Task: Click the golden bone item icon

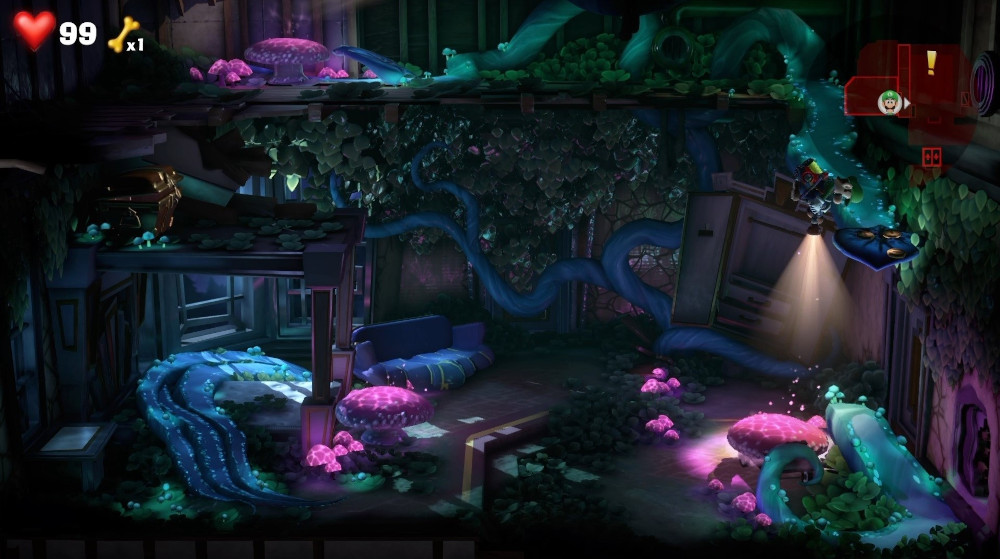Action: (121, 33)
